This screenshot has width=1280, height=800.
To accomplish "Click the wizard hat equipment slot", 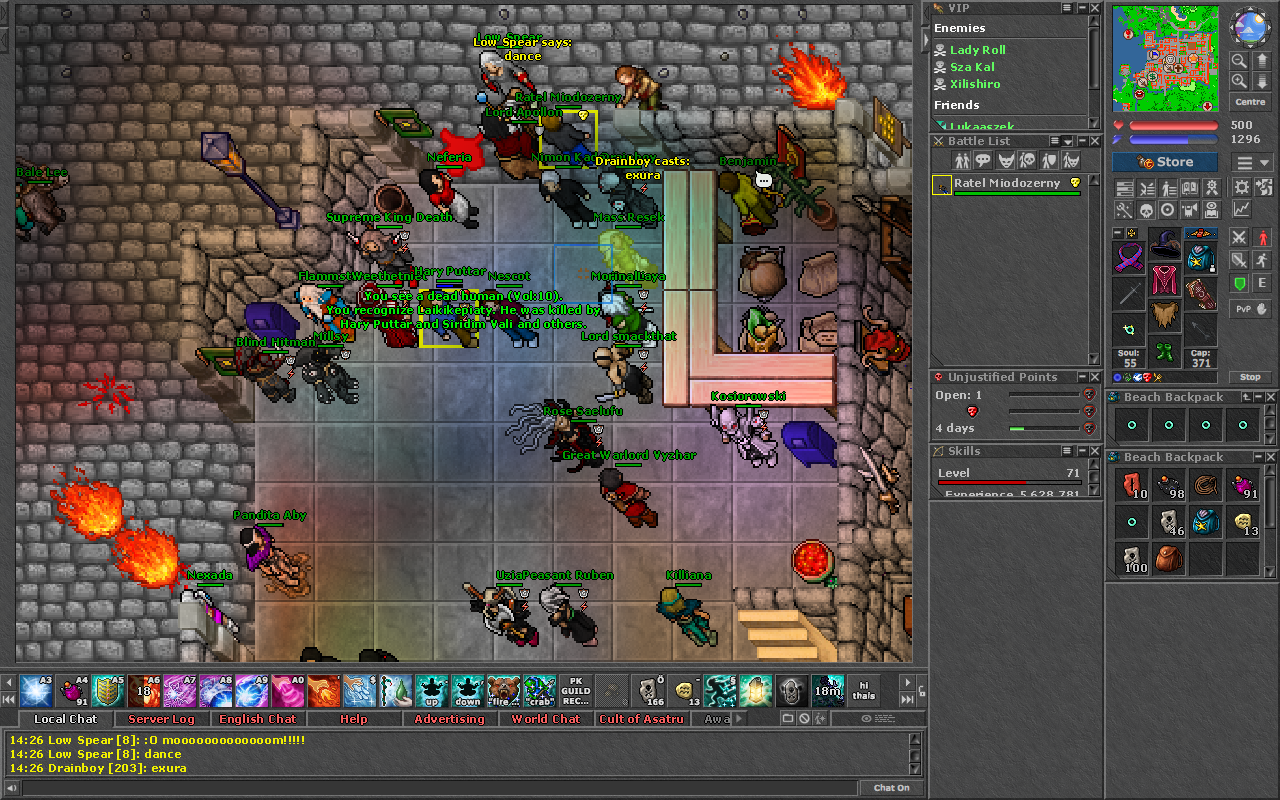I will 1164,243.
